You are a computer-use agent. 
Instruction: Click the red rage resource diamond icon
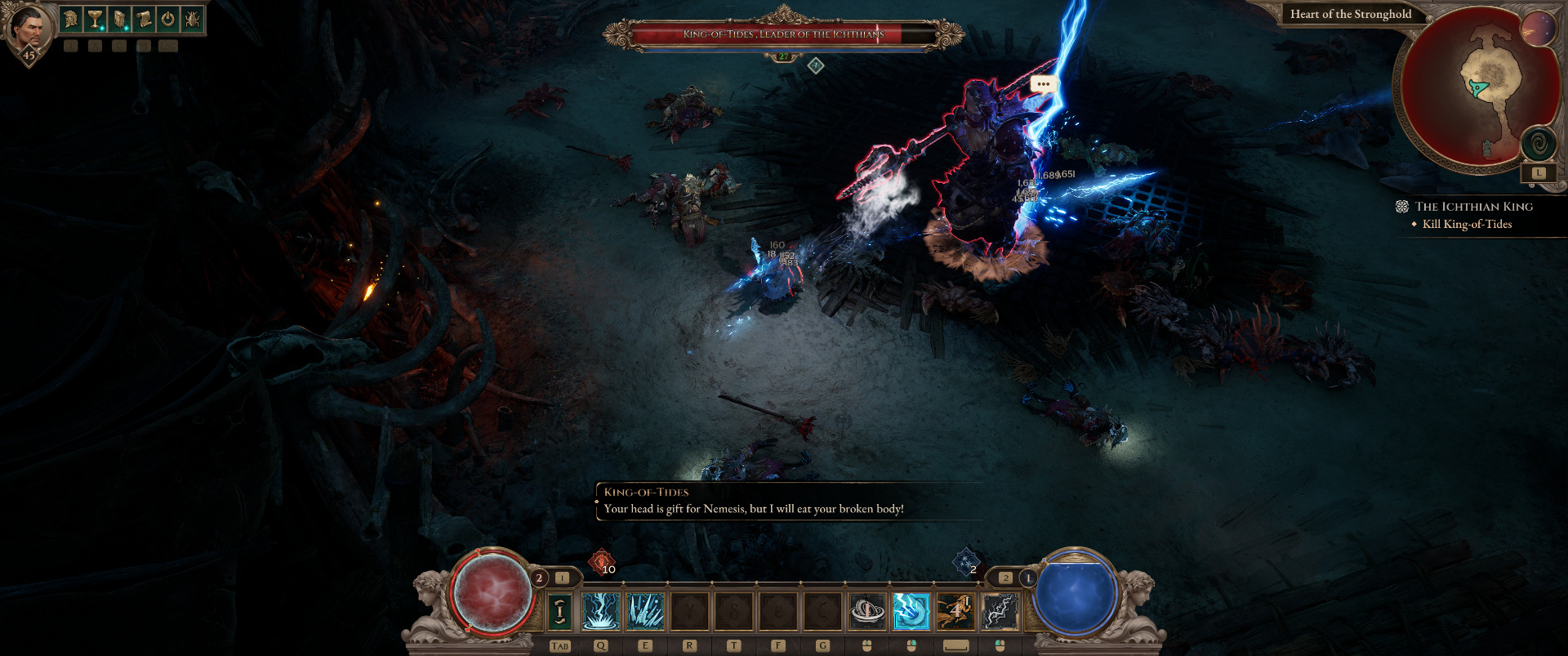click(x=602, y=561)
